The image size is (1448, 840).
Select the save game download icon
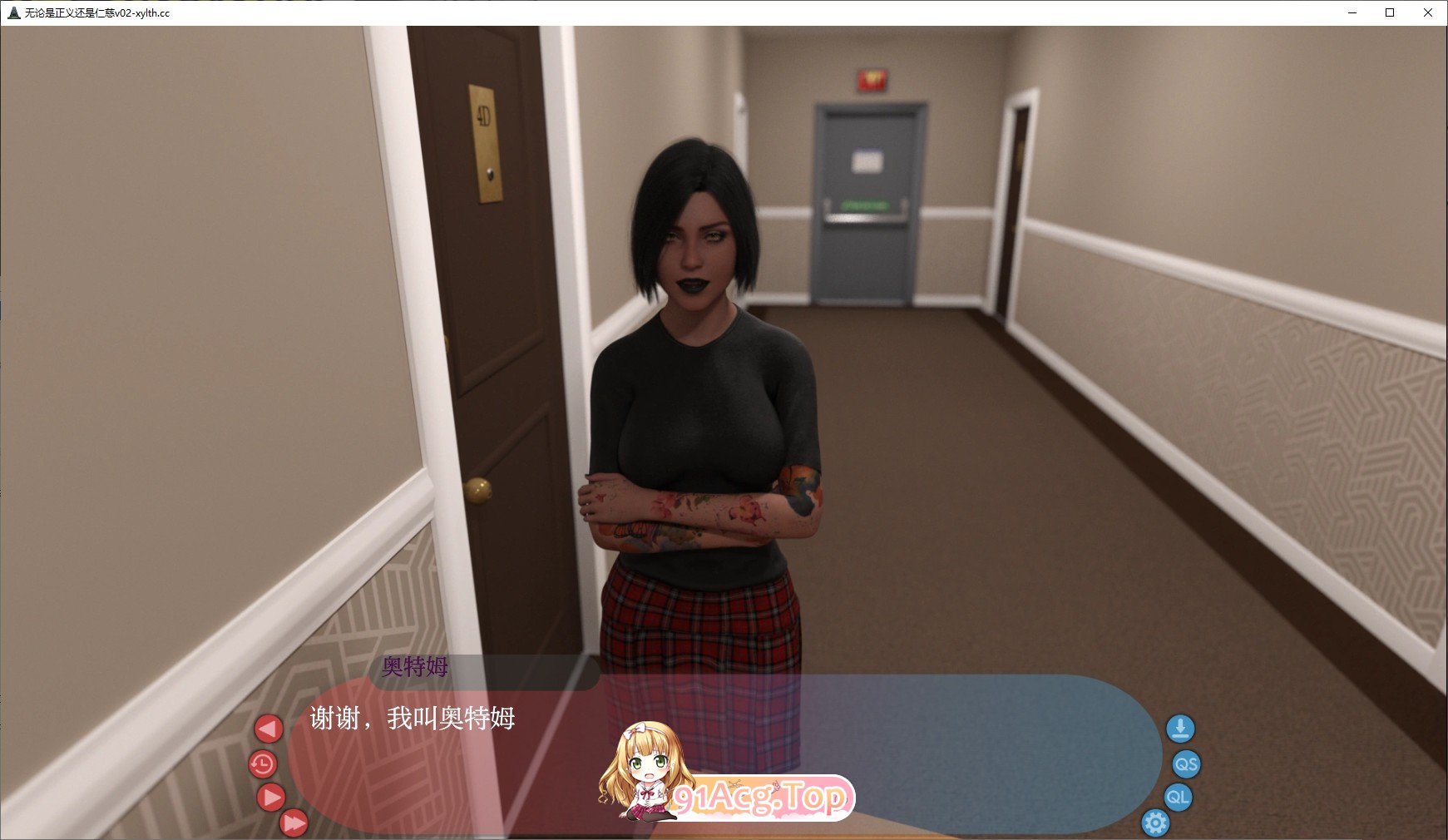click(1181, 729)
